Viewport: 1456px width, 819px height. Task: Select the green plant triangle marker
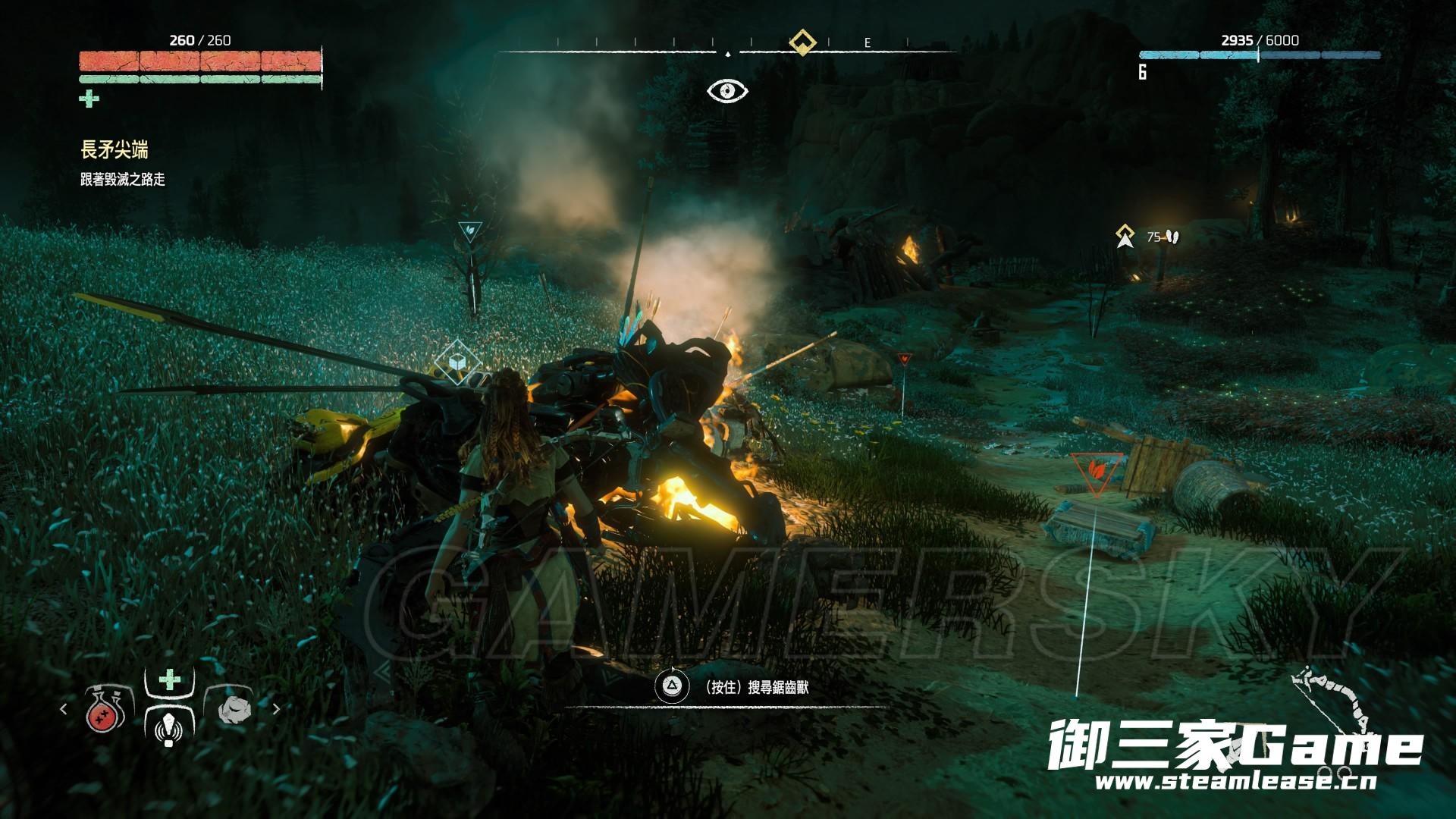tap(470, 230)
